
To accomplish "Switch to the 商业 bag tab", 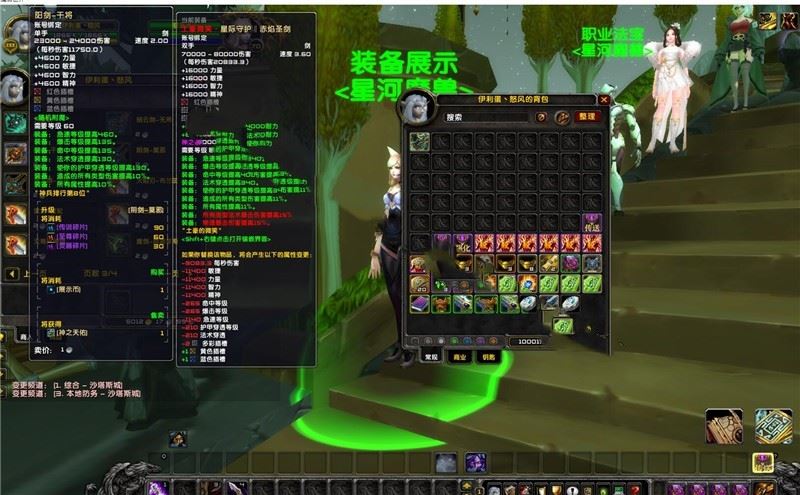I will click(458, 356).
